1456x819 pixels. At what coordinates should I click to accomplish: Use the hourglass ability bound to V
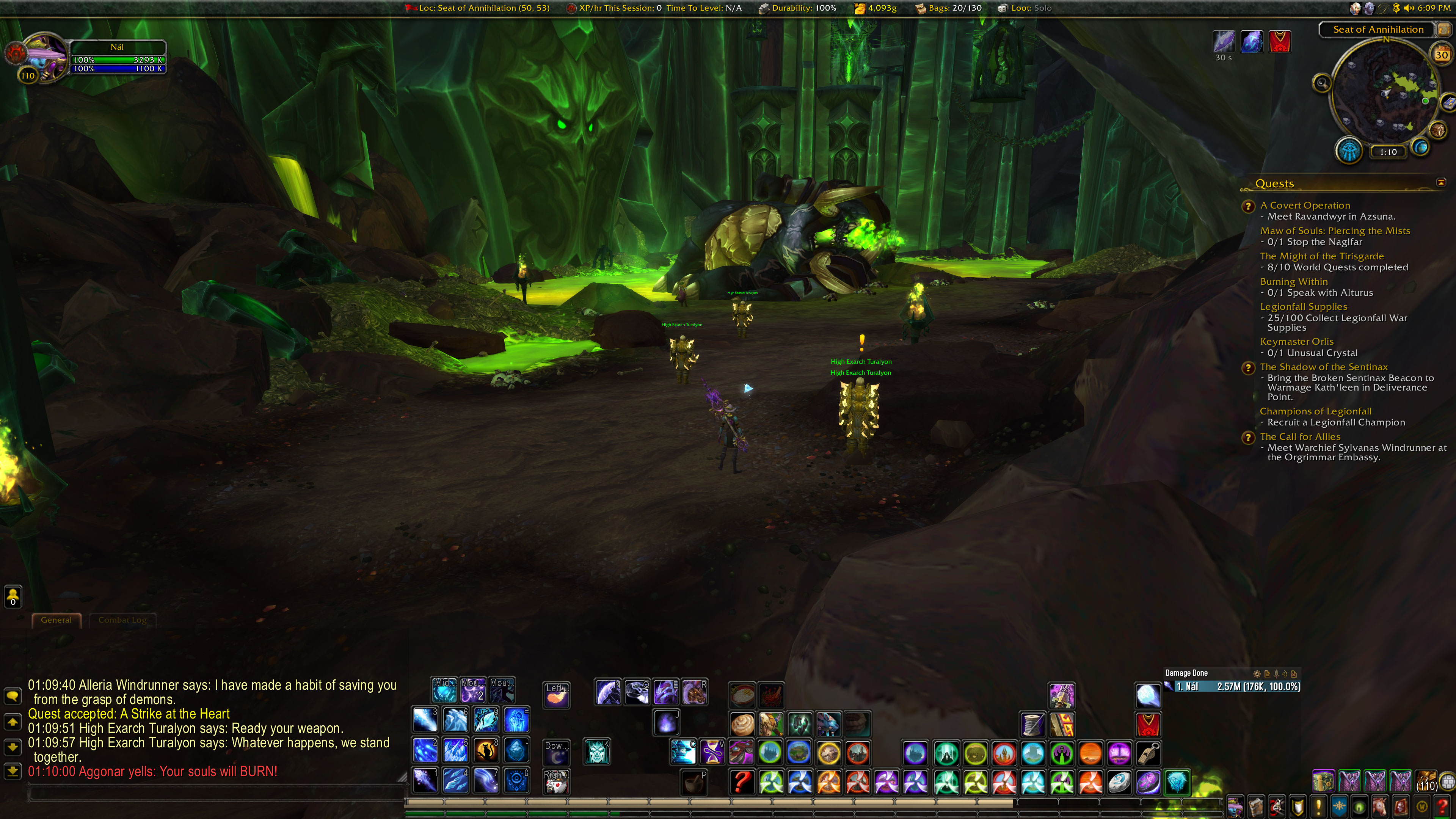pyautogui.click(x=712, y=752)
